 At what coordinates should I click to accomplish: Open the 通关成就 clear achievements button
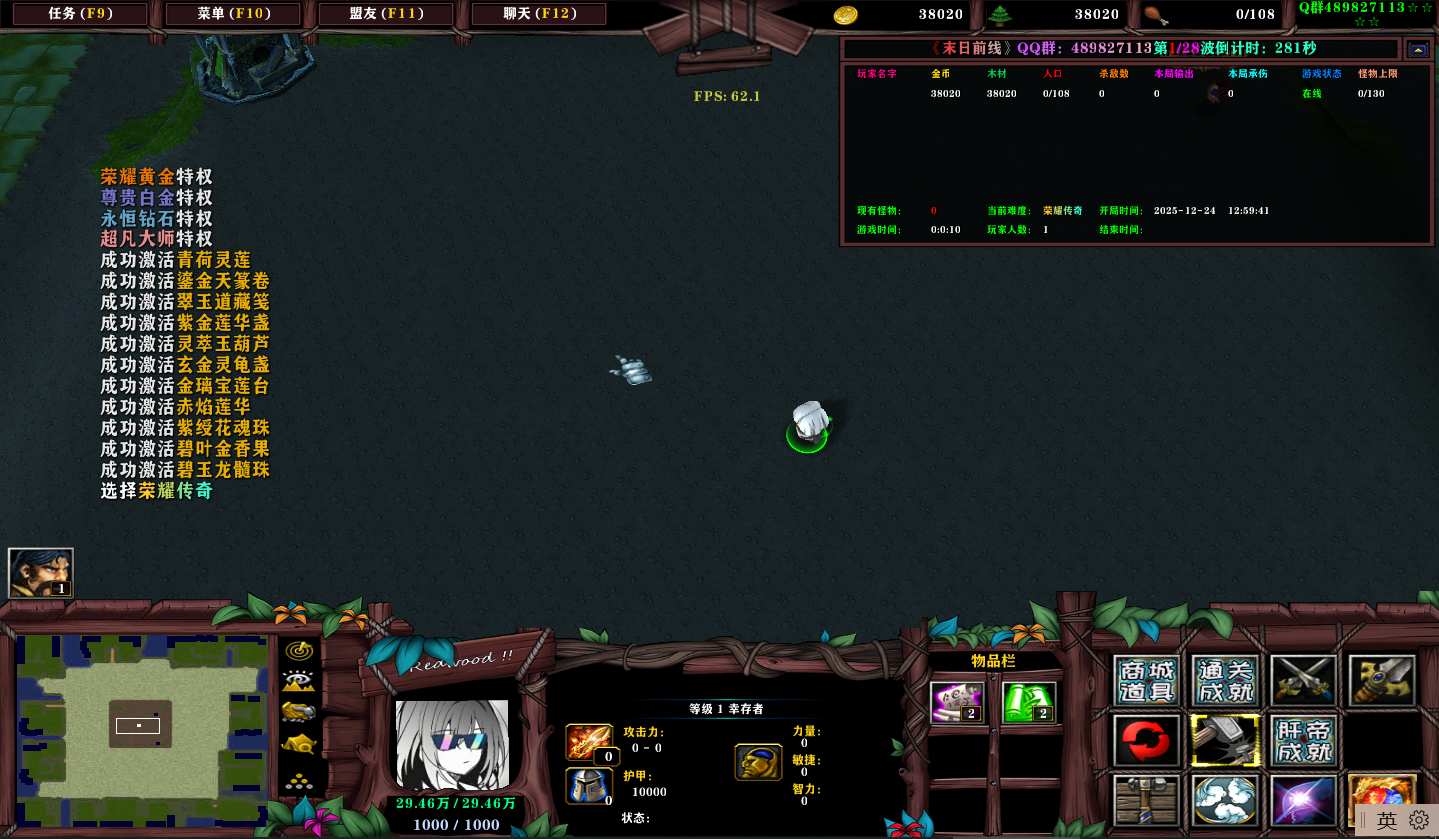coord(1225,682)
